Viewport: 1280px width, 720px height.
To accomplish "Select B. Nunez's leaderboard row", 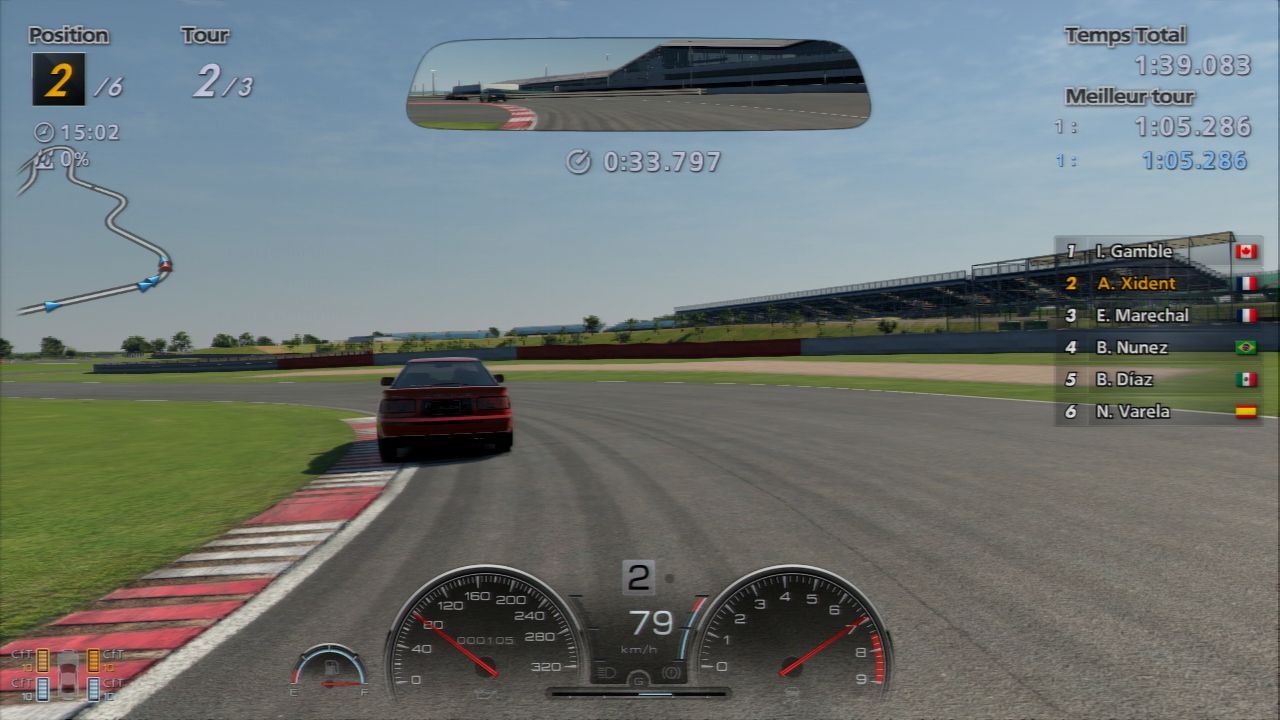I will pos(1158,347).
